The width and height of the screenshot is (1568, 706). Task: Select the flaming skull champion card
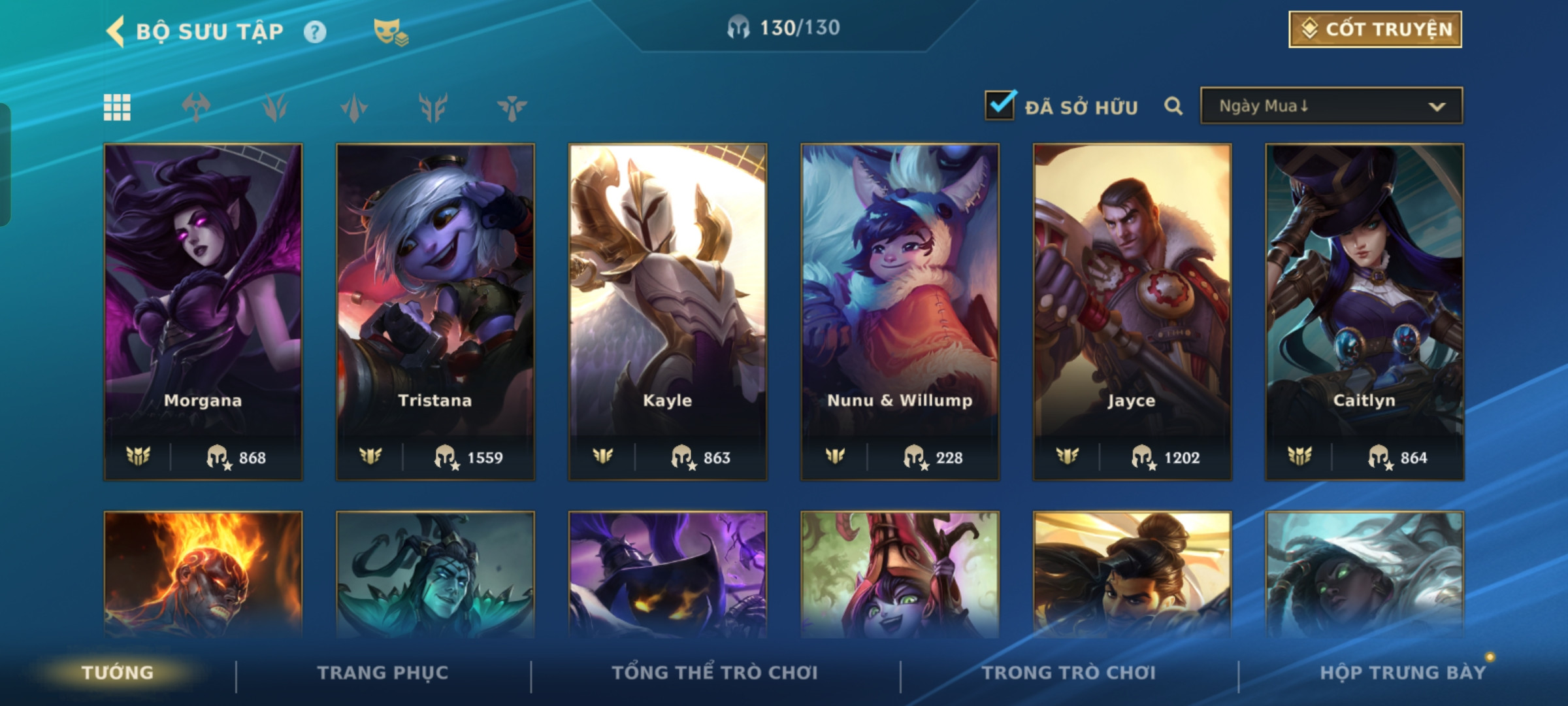pos(203,574)
